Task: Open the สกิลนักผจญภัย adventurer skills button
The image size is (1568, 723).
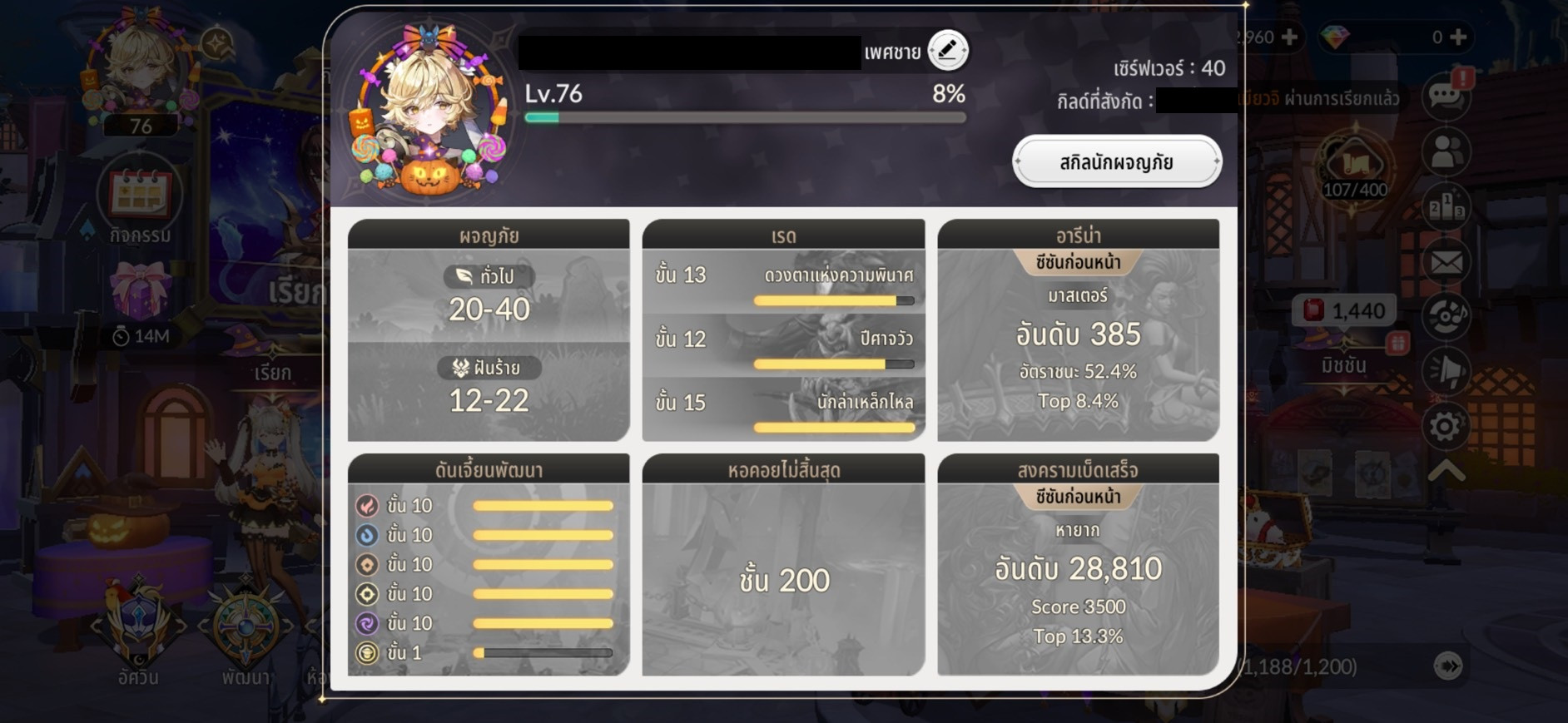Action: tap(1116, 162)
